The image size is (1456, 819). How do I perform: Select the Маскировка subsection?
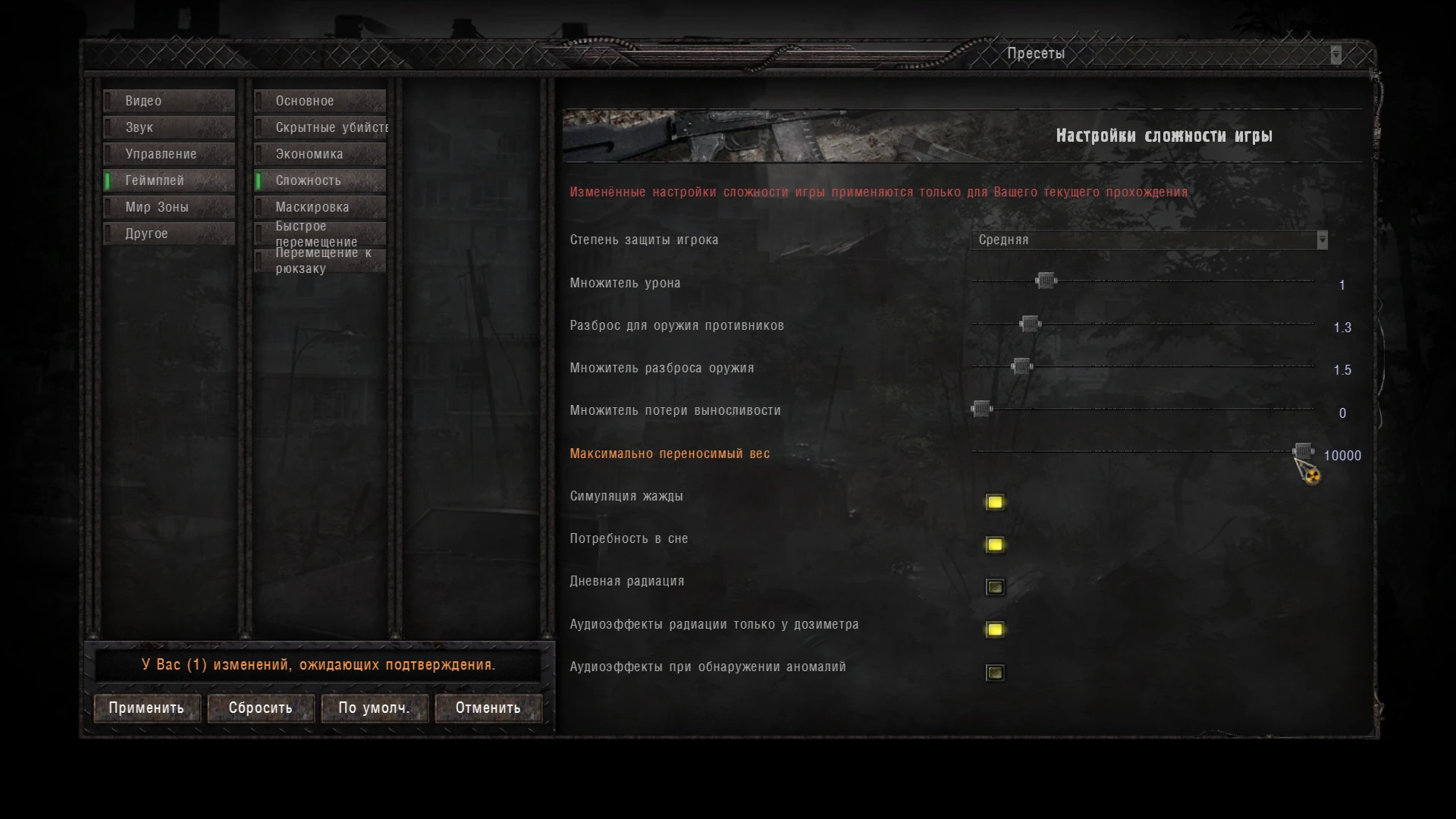[319, 206]
